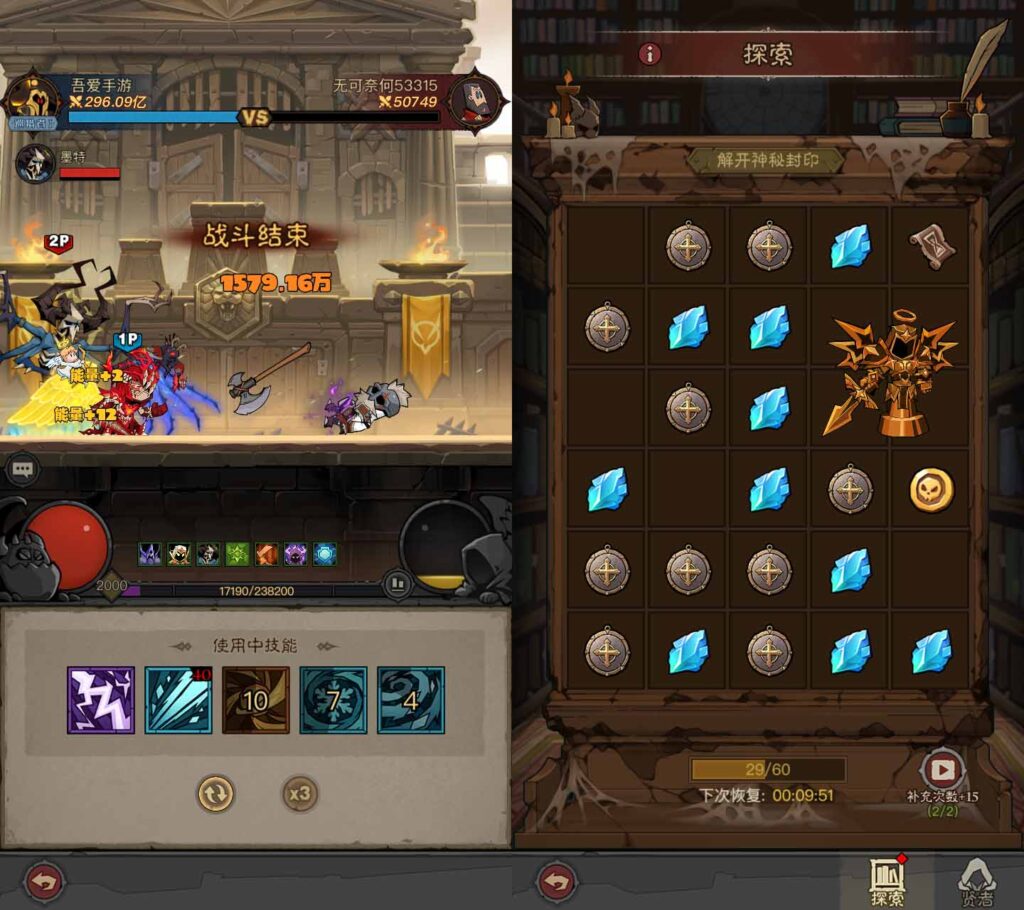This screenshot has height=910, width=1024.
Task: Select the brown swirl skill marked 10
Action: click(256, 700)
